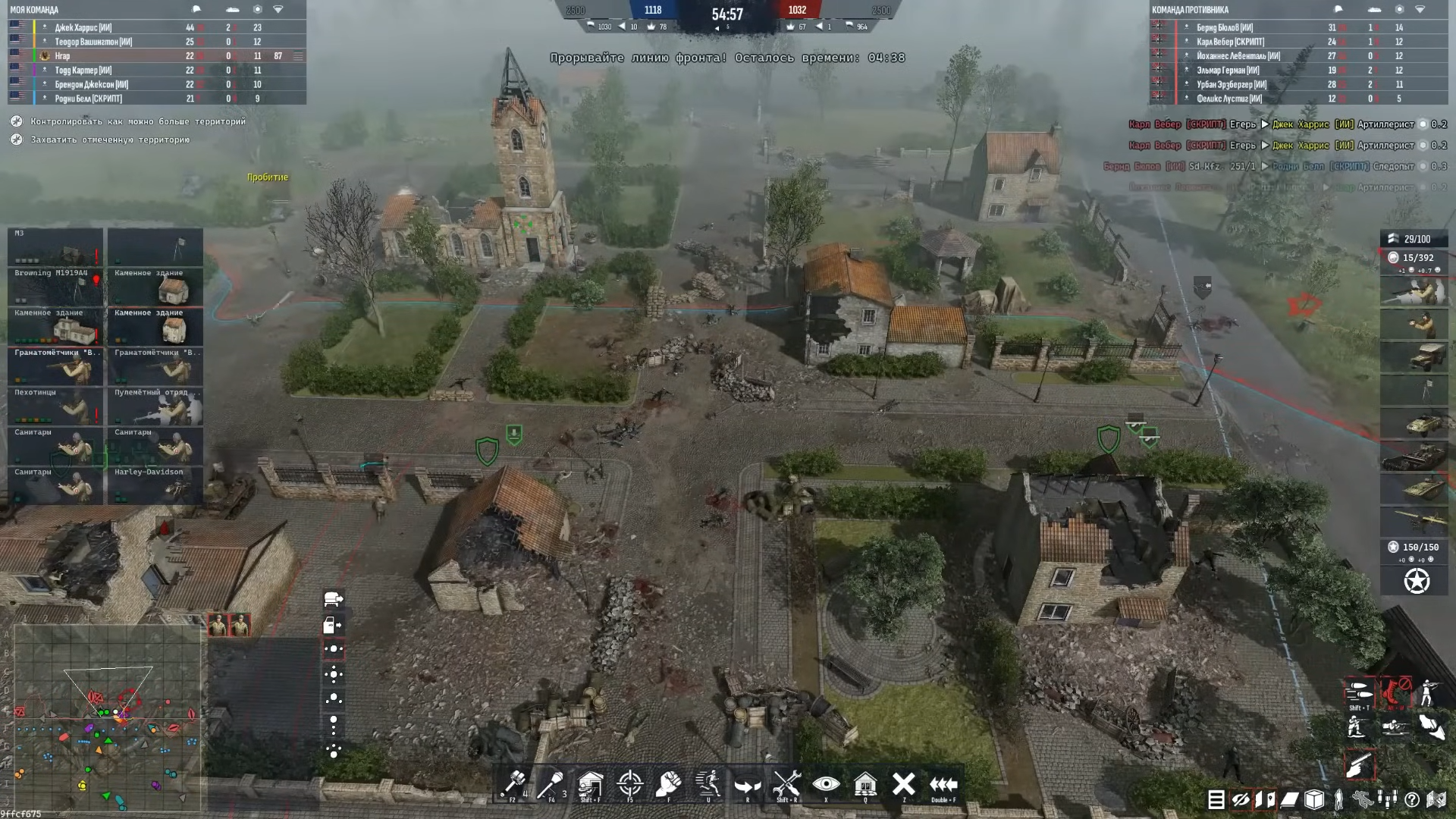Toggle the bullets fire mode icon
This screenshot has width=1456, height=819.
(x=1359, y=692)
